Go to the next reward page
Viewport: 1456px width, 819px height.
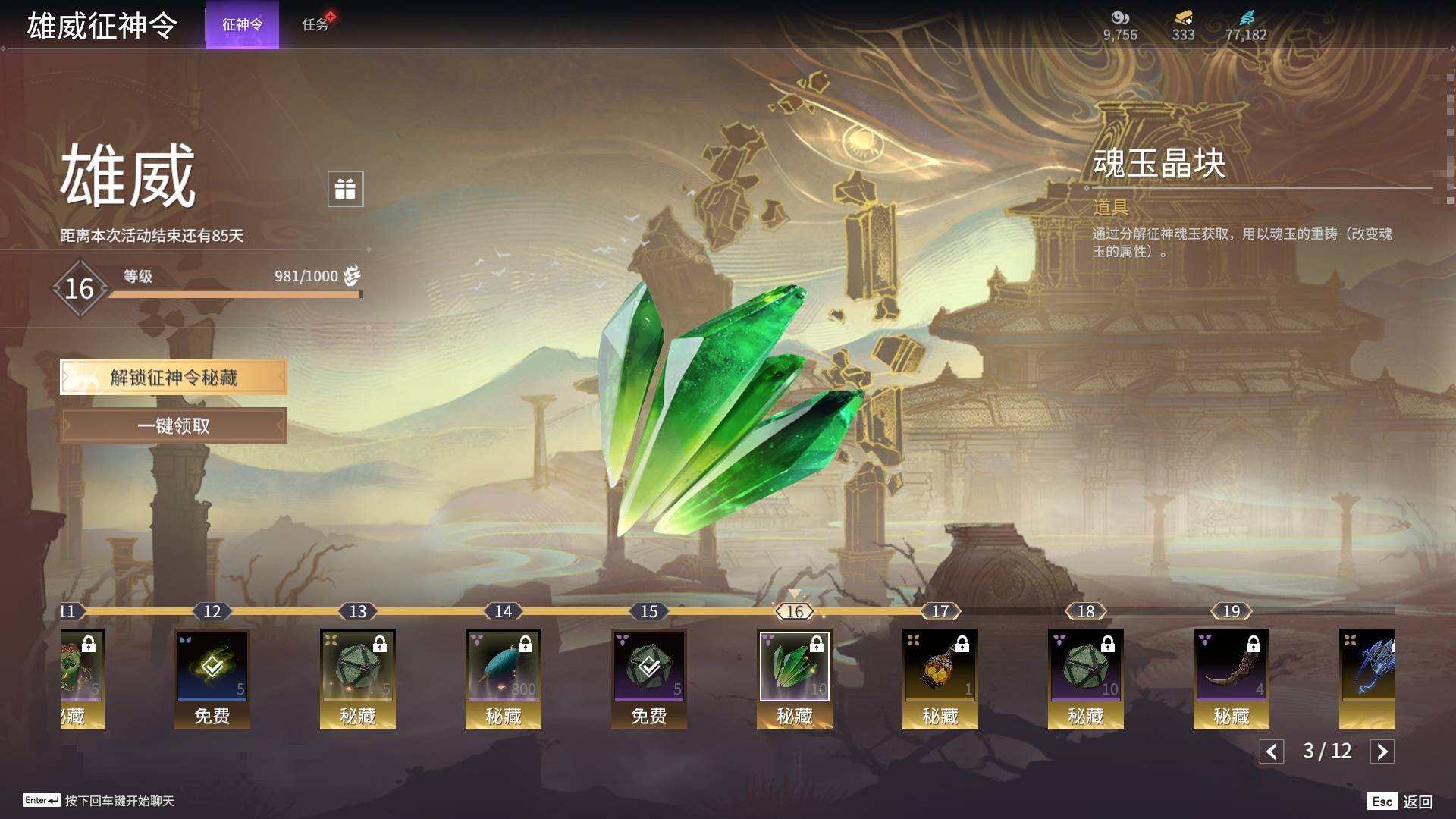[x=1382, y=752]
